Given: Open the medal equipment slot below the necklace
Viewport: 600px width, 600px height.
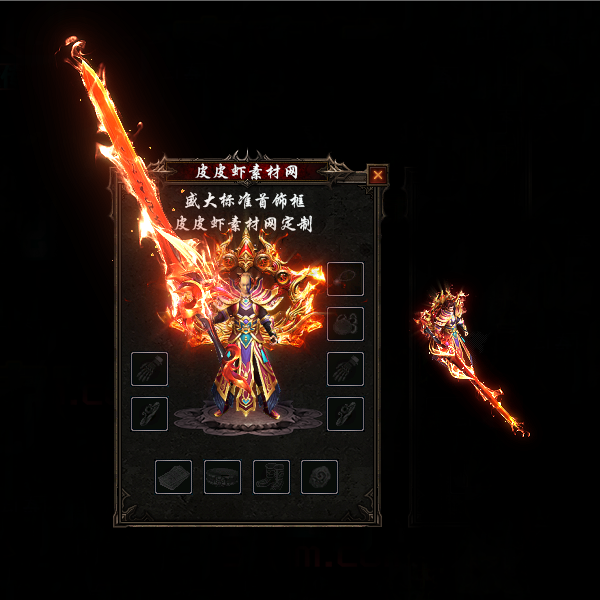Looking at the screenshot, I should [345, 324].
